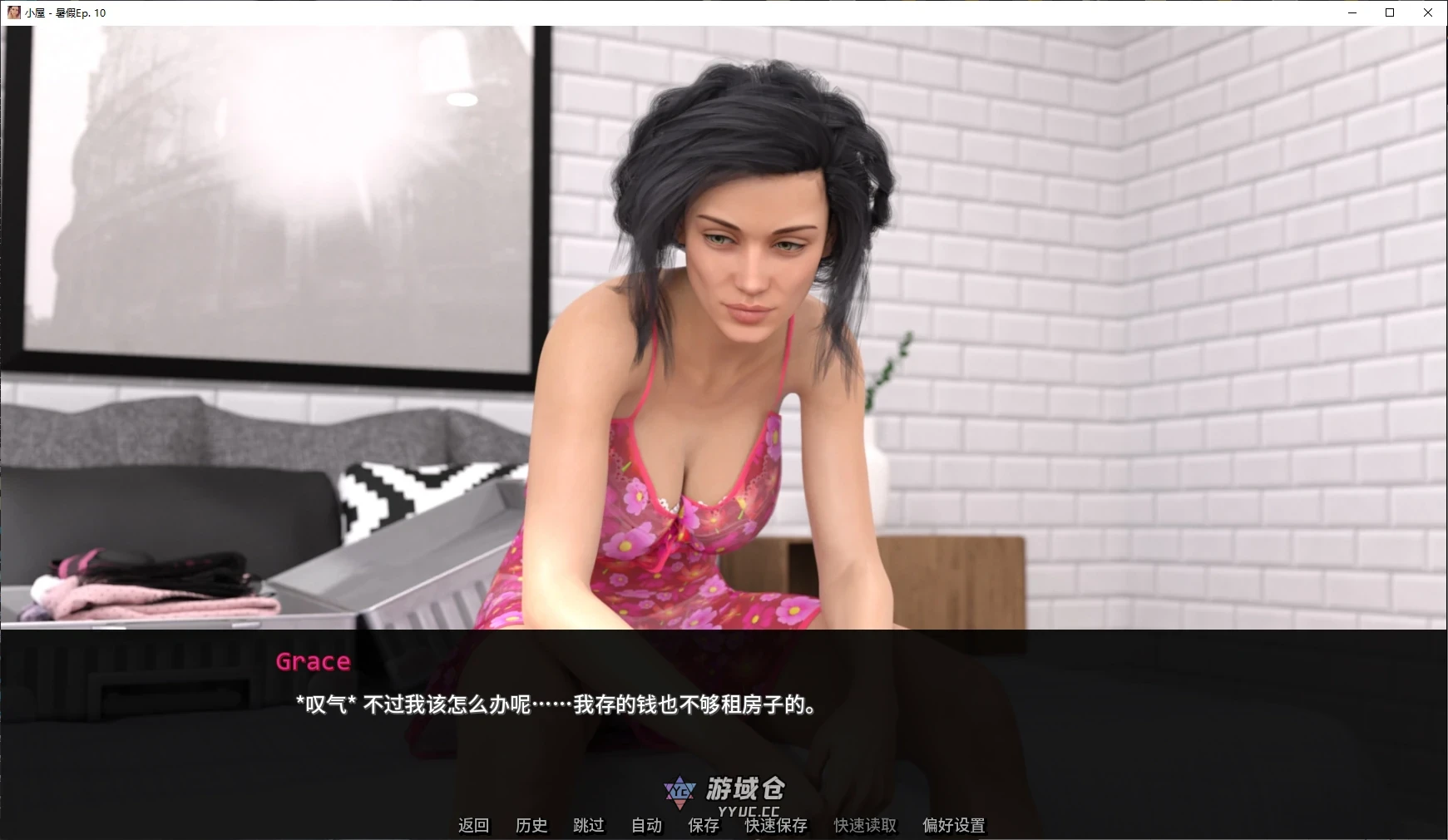Choose 快速保存 (Quick Save)

click(776, 825)
